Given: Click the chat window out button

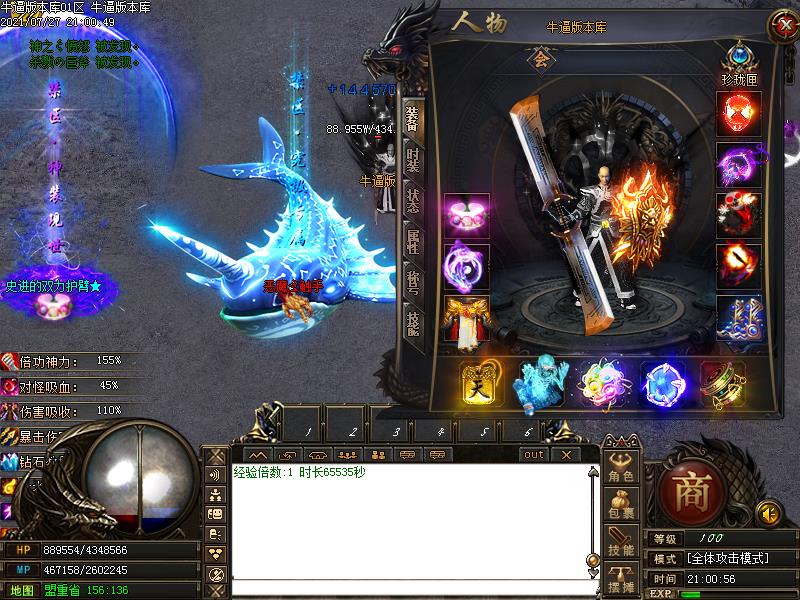Looking at the screenshot, I should tap(535, 454).
